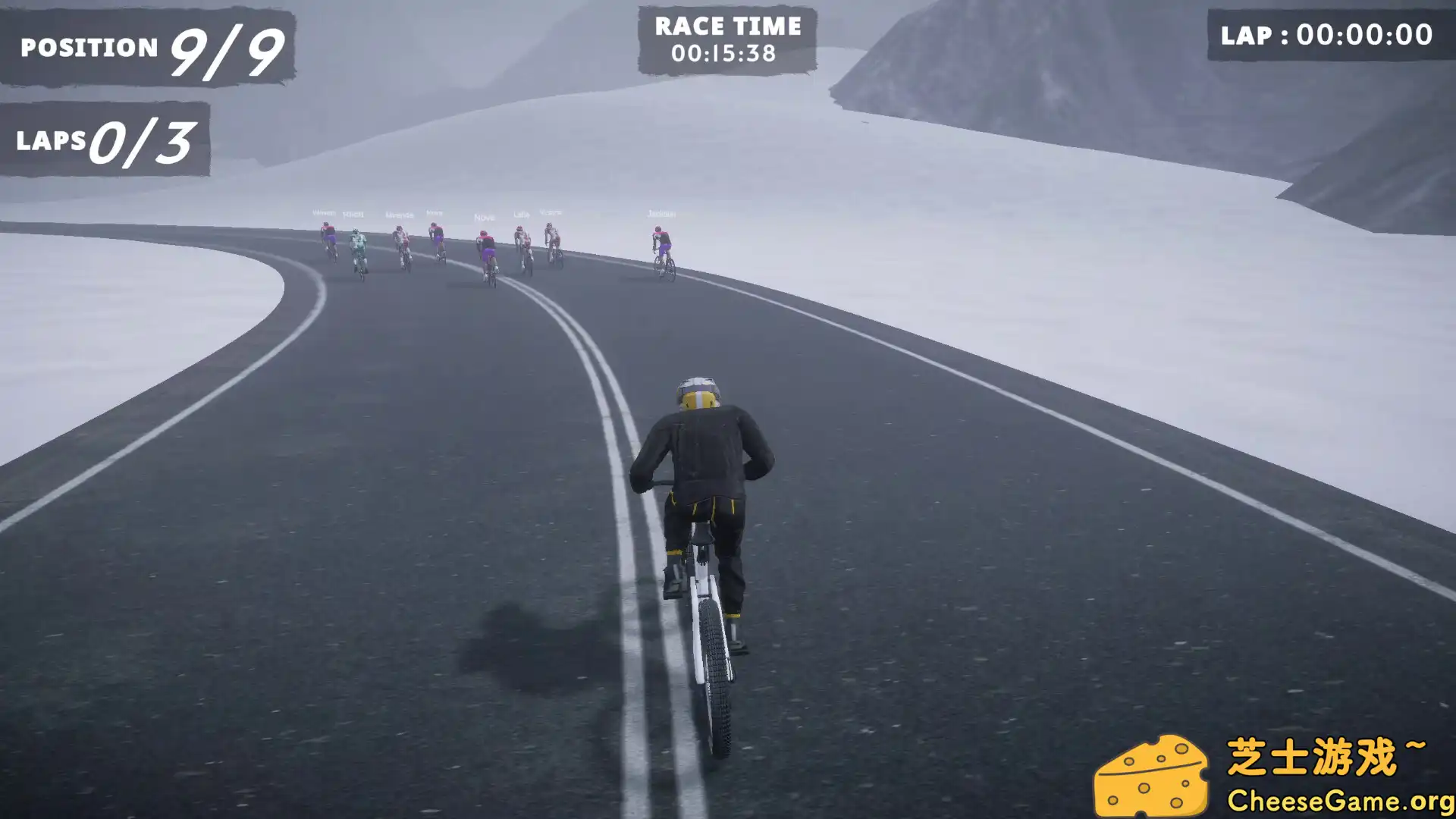
Task: Toggle the POSITION 9/9 indicator panel
Action: [148, 47]
